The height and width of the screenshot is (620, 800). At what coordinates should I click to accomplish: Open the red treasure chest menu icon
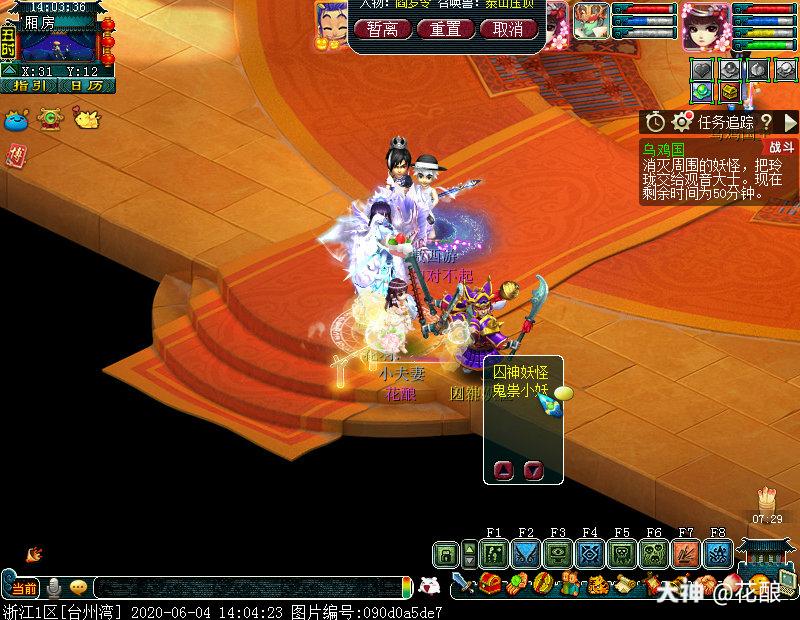click(492, 583)
